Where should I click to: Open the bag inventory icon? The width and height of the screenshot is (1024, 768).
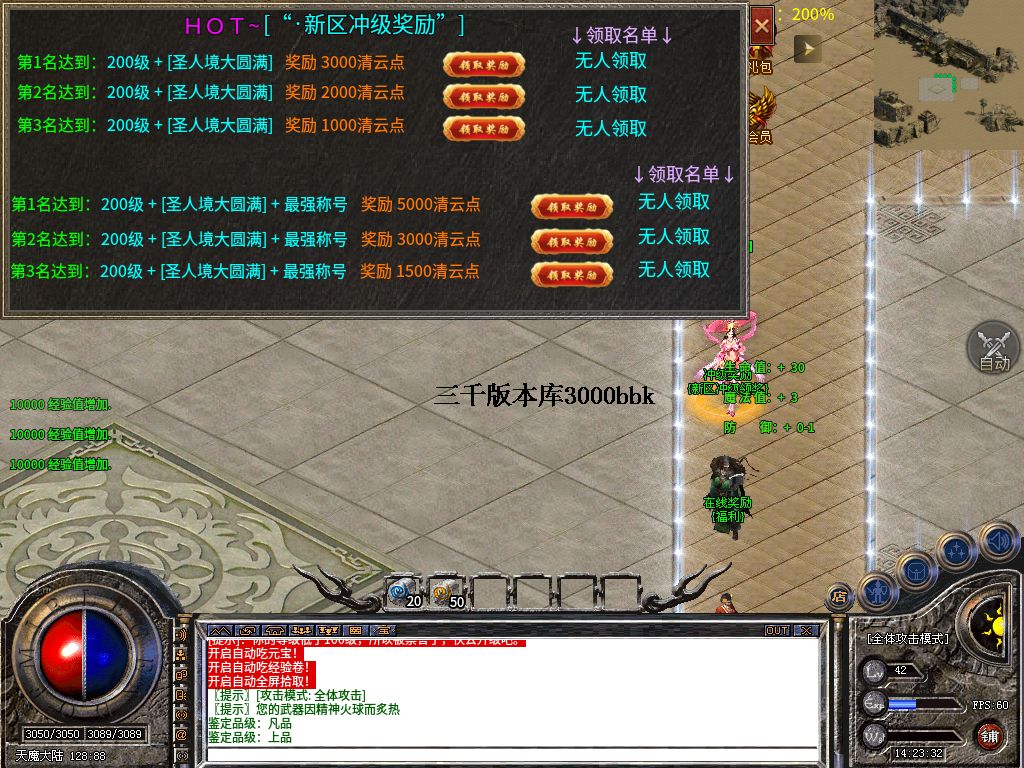click(x=917, y=569)
